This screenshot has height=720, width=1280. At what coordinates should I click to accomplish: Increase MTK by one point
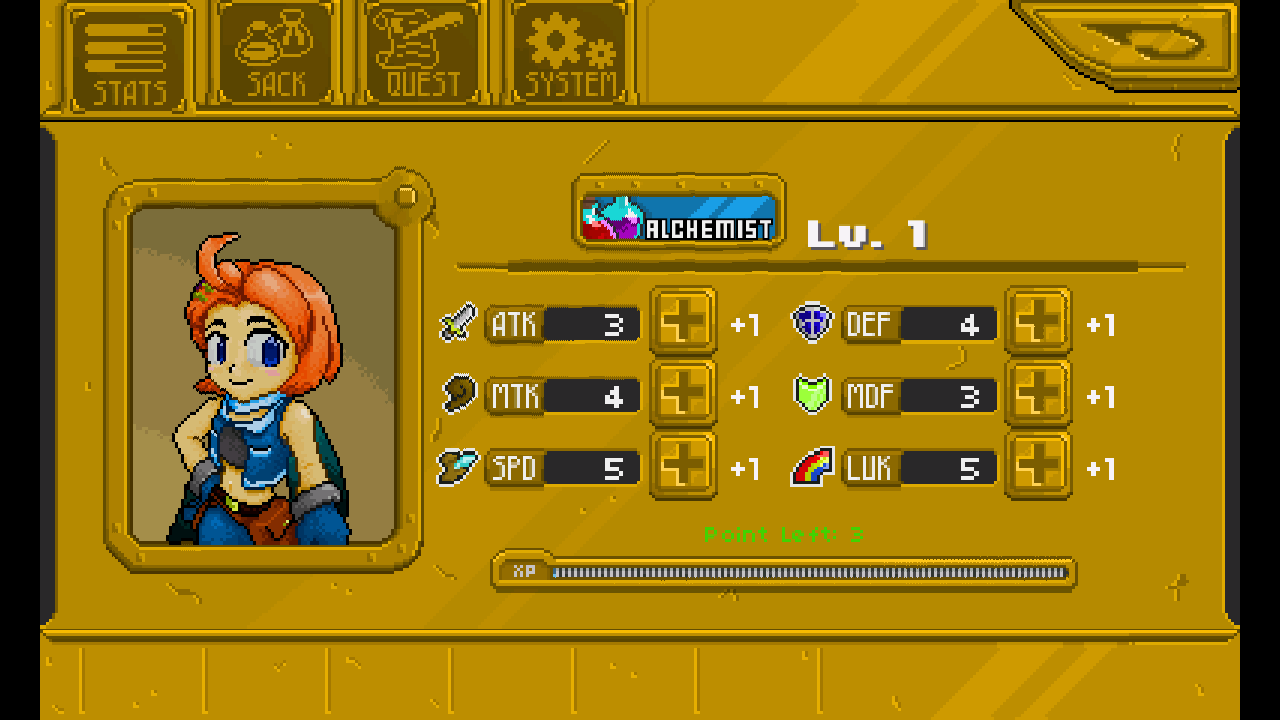pyautogui.click(x=683, y=394)
